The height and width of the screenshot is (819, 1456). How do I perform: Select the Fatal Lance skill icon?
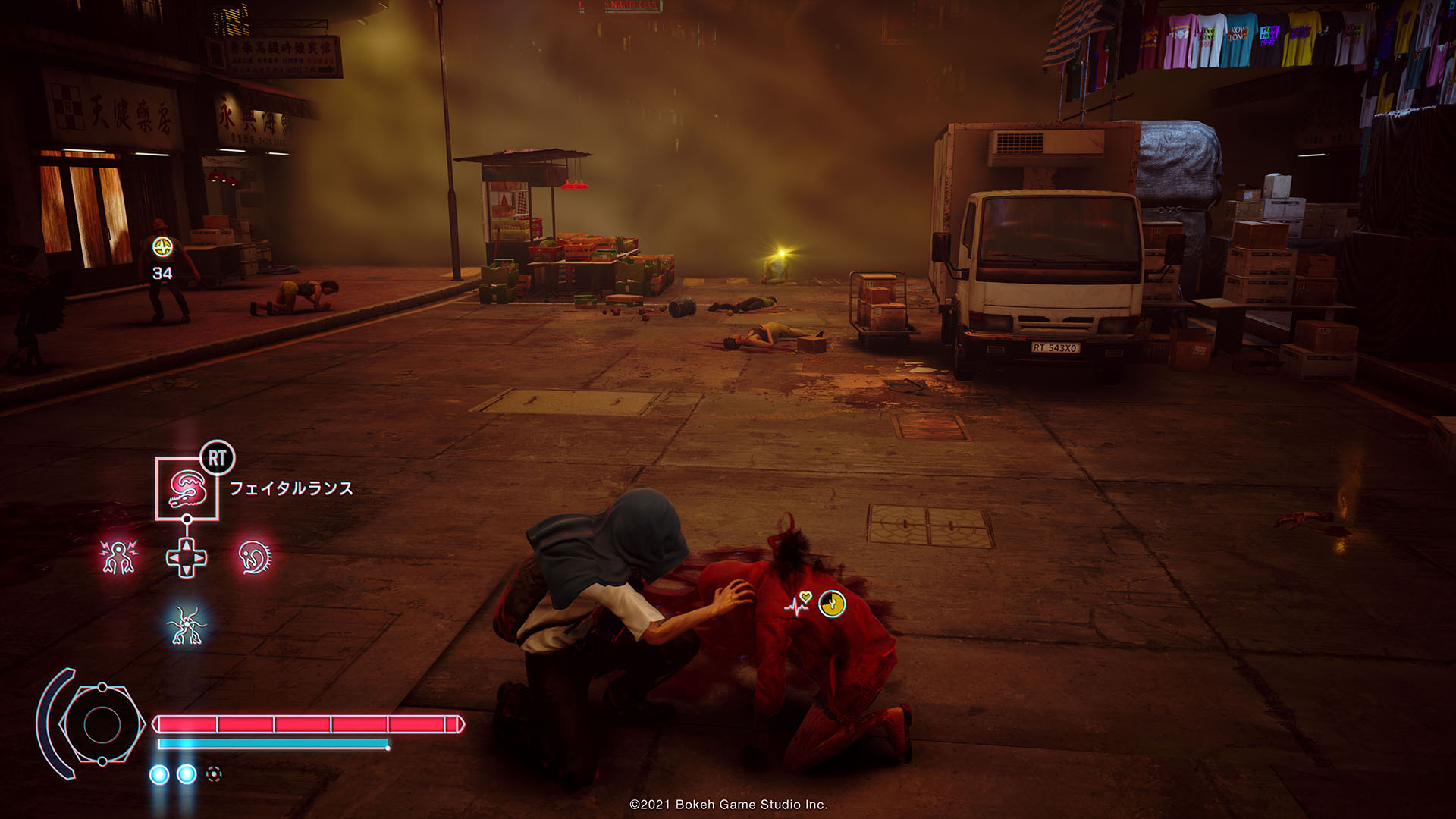pos(187,488)
